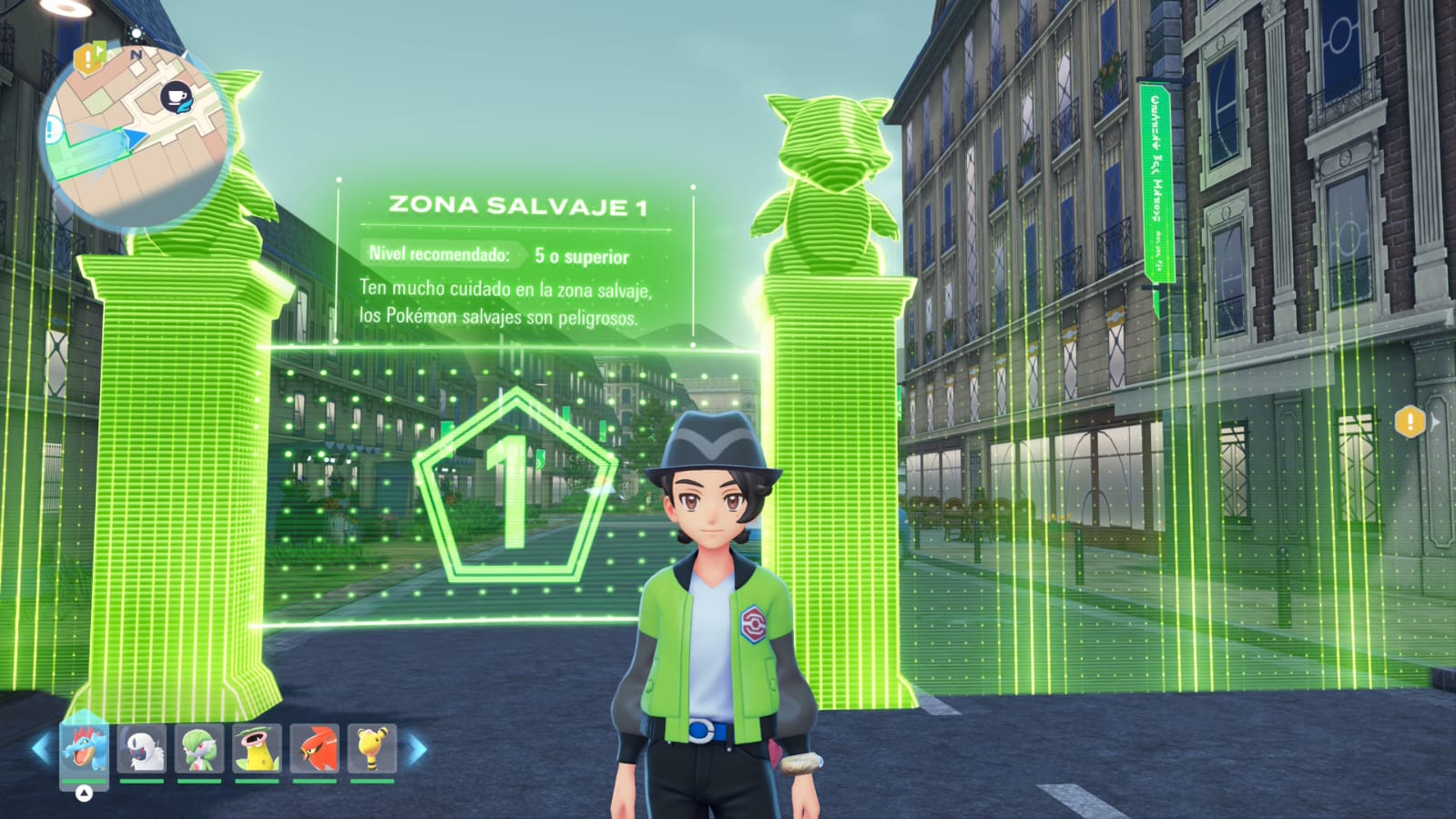Screen dimensions: 1456x819
Task: Click the yellow hexagon exclamation waypoint marker
Action: coord(1410,421)
